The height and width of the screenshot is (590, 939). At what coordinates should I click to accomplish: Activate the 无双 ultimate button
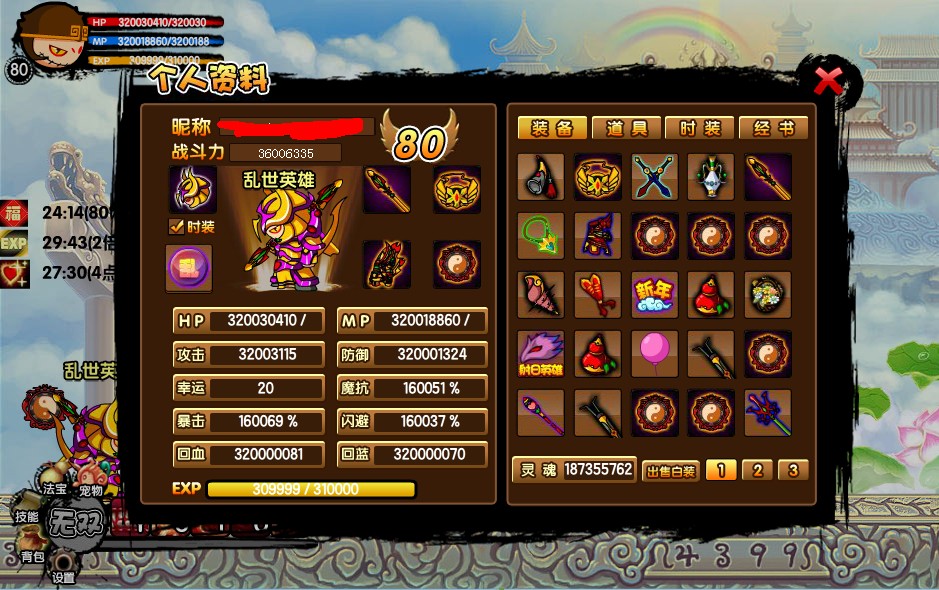coord(78,524)
